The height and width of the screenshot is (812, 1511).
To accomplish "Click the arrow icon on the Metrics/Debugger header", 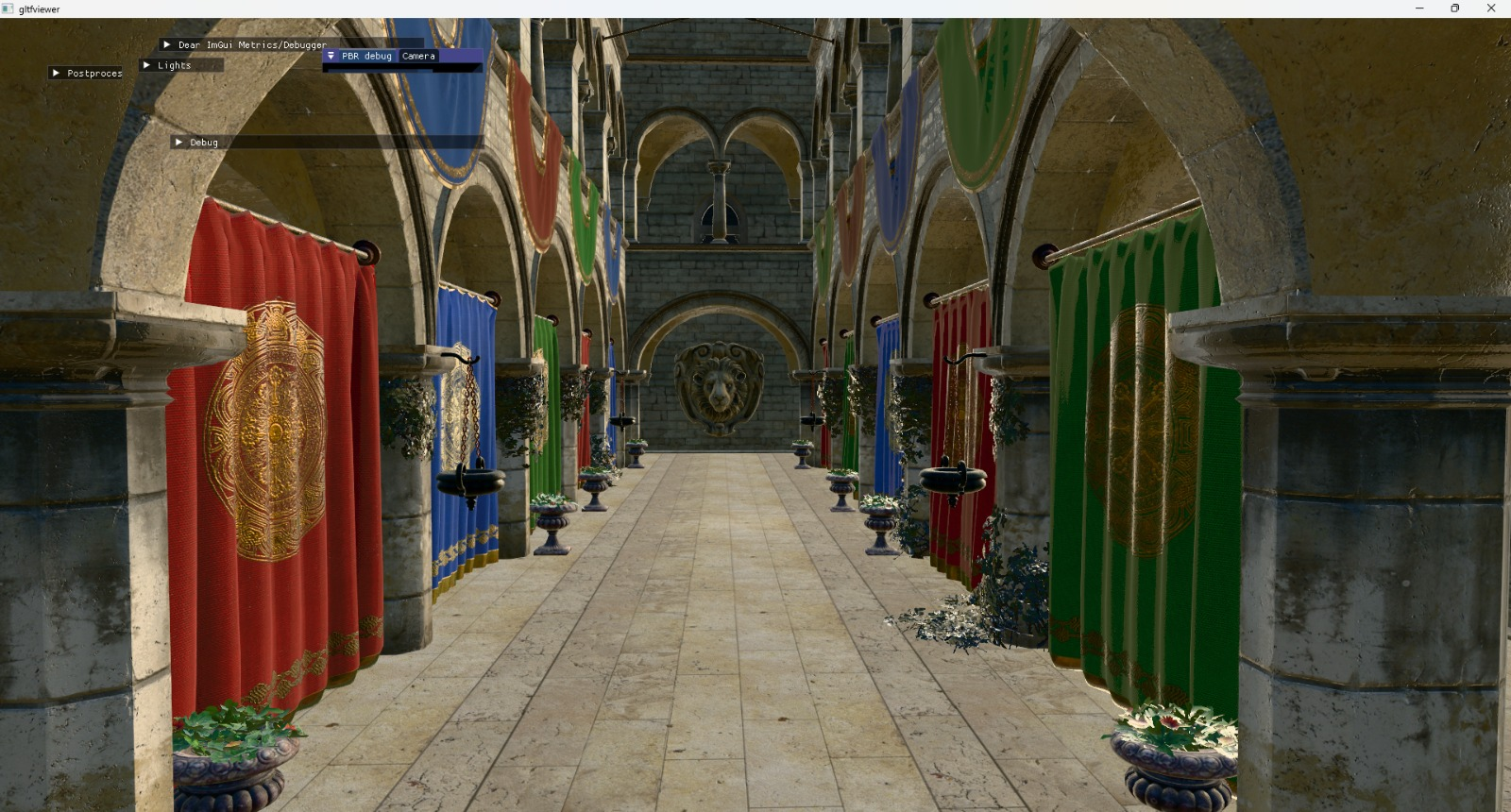I will click(x=167, y=44).
